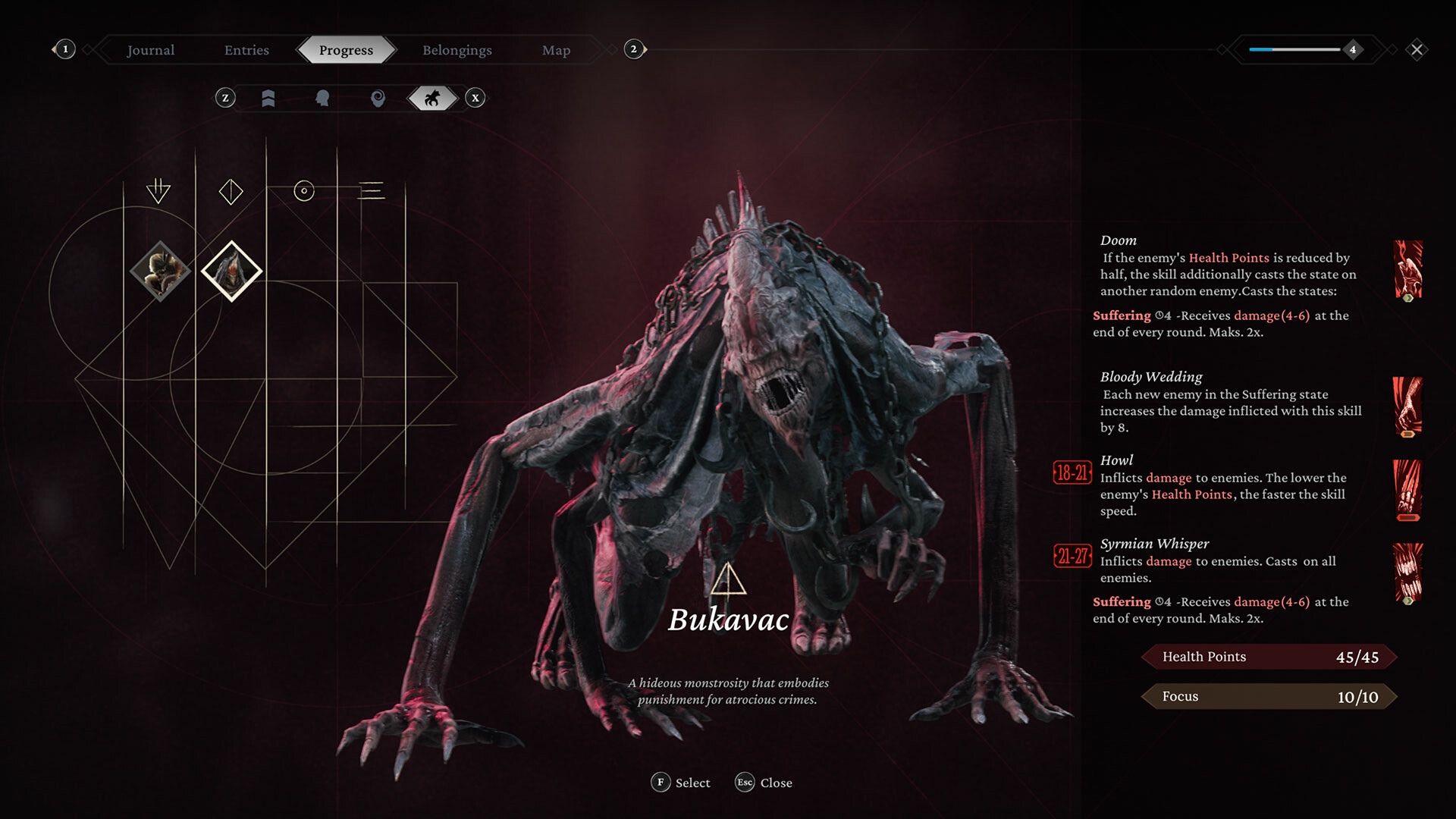Open the character head category icon

pyautogui.click(x=324, y=98)
